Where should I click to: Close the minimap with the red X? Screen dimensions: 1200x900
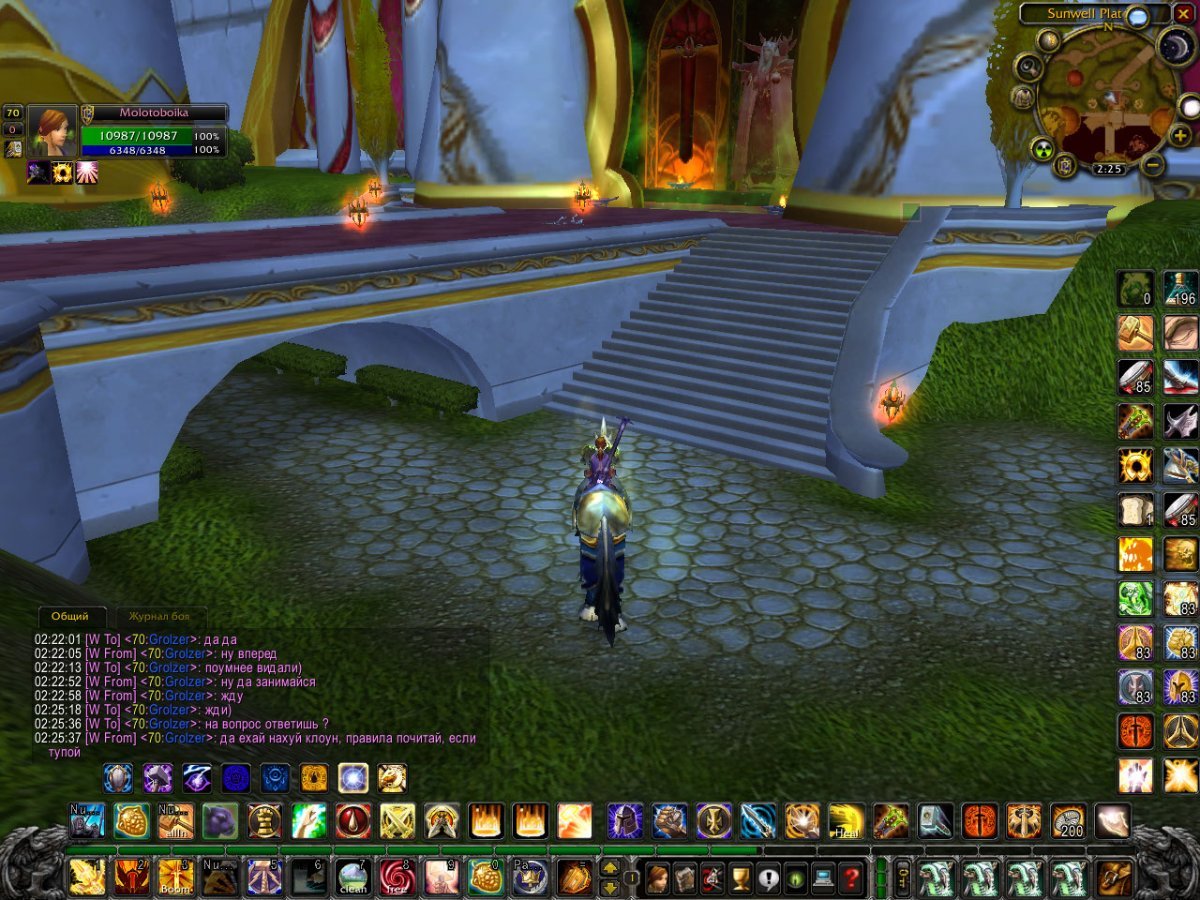pyautogui.click(x=1185, y=14)
